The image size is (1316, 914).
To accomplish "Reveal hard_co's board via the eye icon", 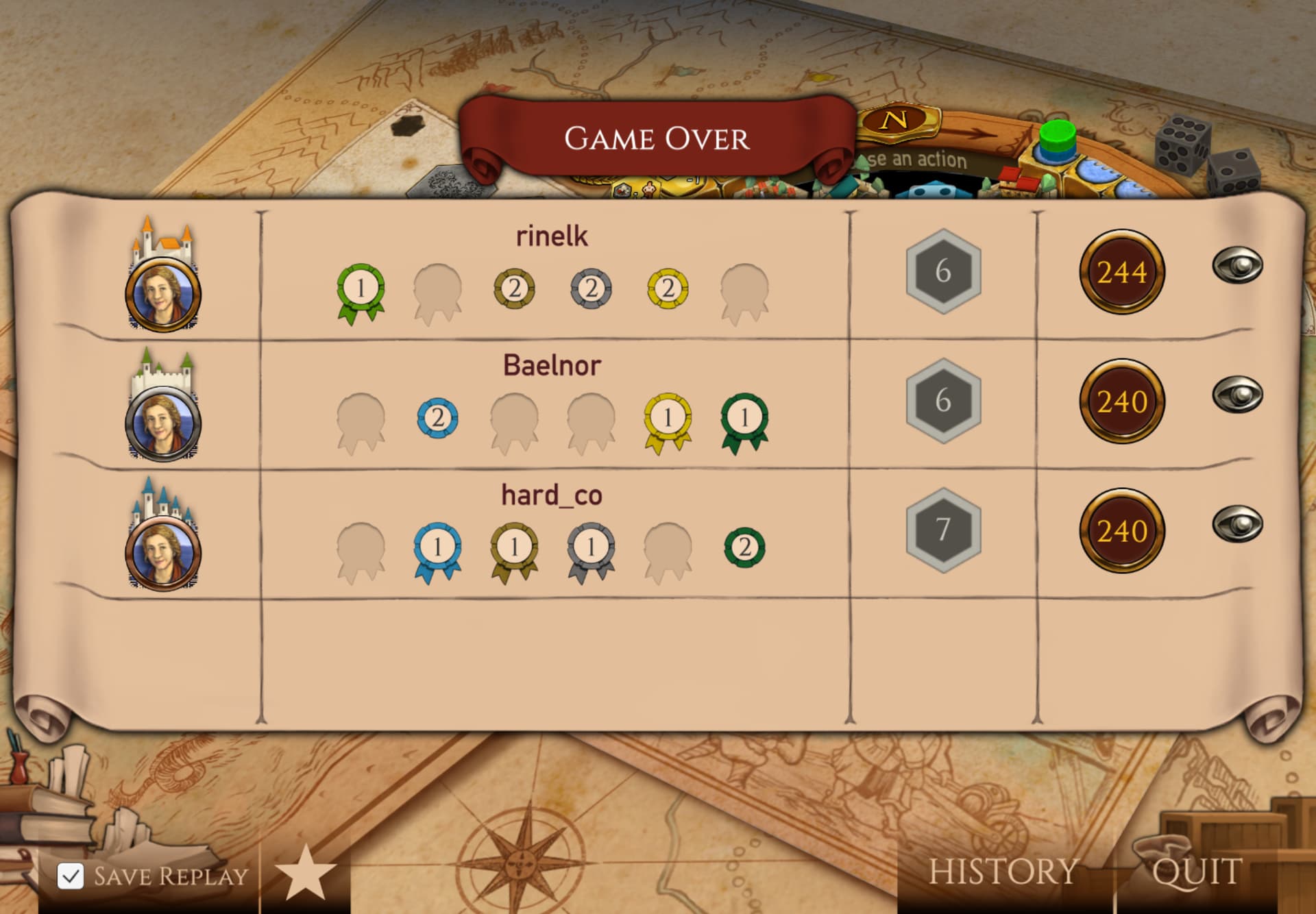I will point(1237,524).
